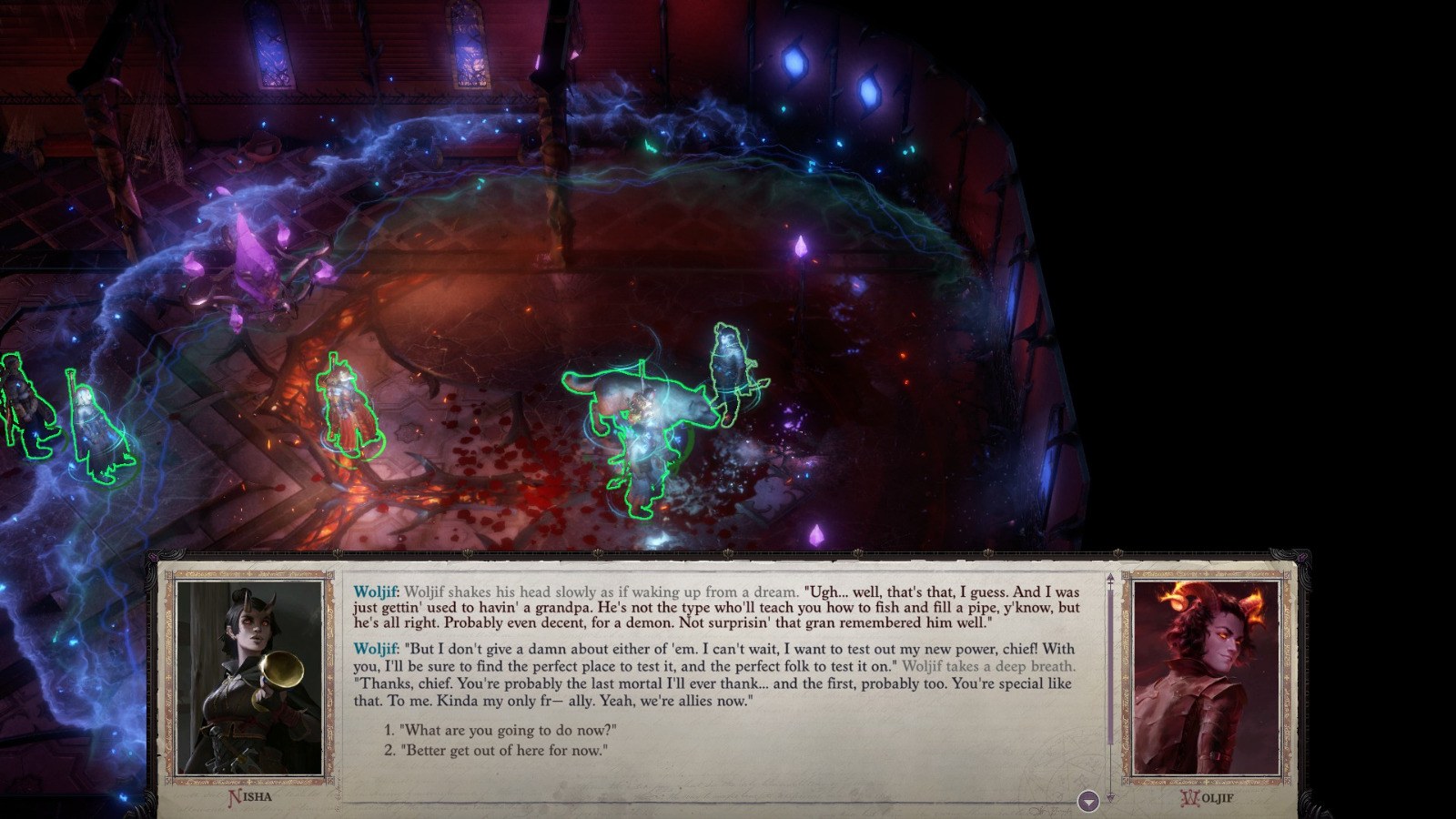Select the dog companion in the scene
1456x819 pixels.
tap(637, 400)
